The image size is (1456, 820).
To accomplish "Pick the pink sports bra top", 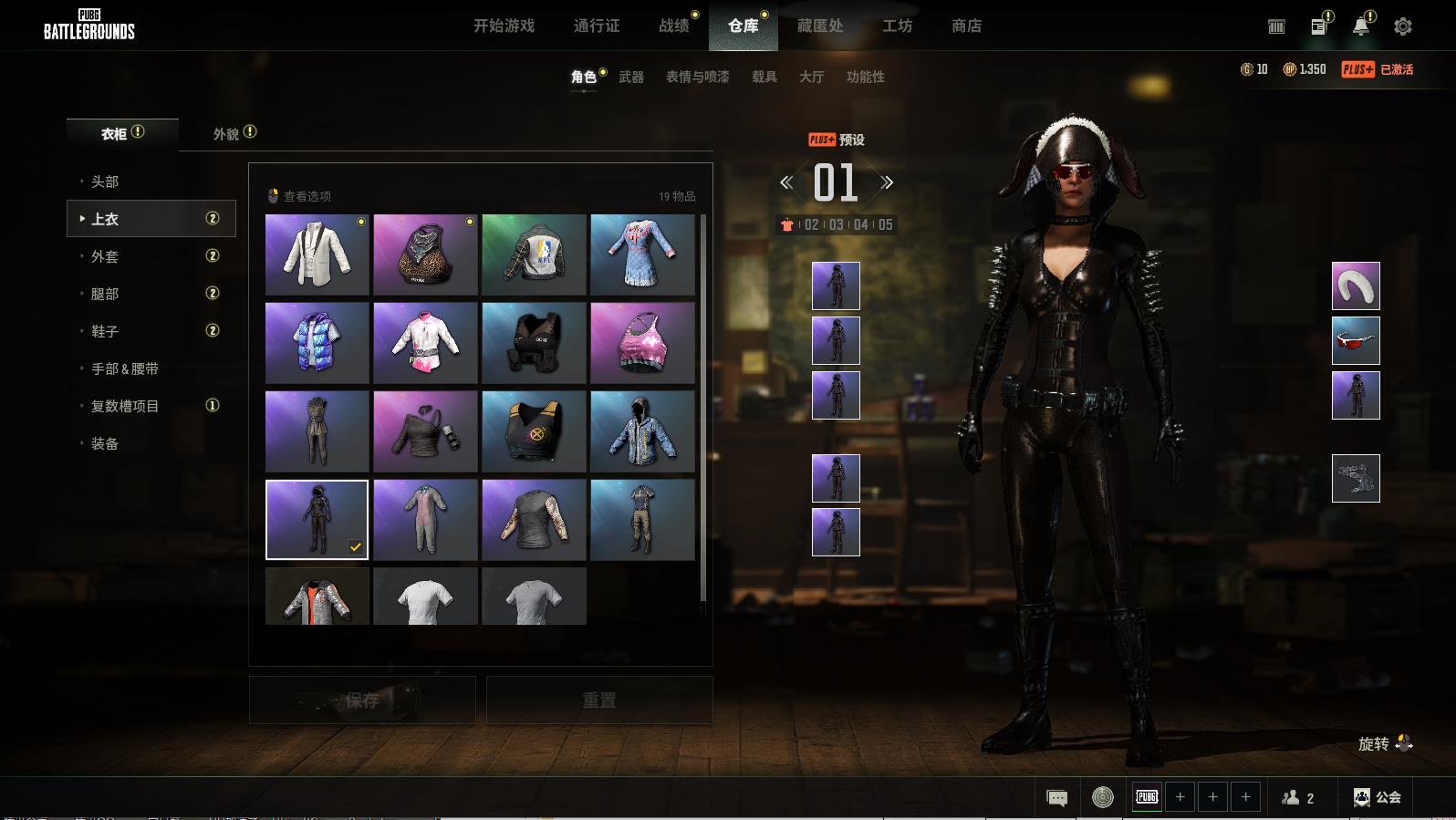I will (x=642, y=343).
